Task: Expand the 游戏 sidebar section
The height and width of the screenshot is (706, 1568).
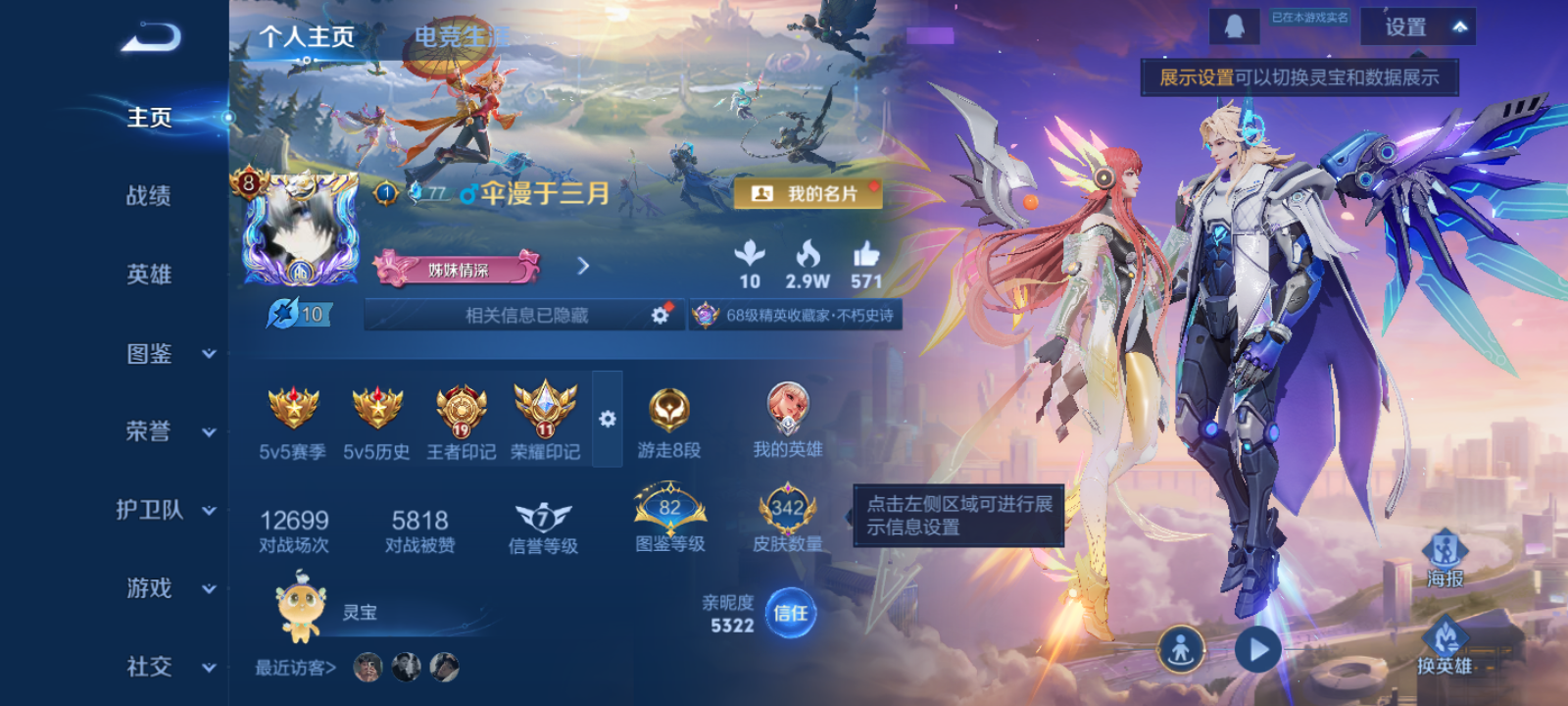Action: [x=147, y=589]
